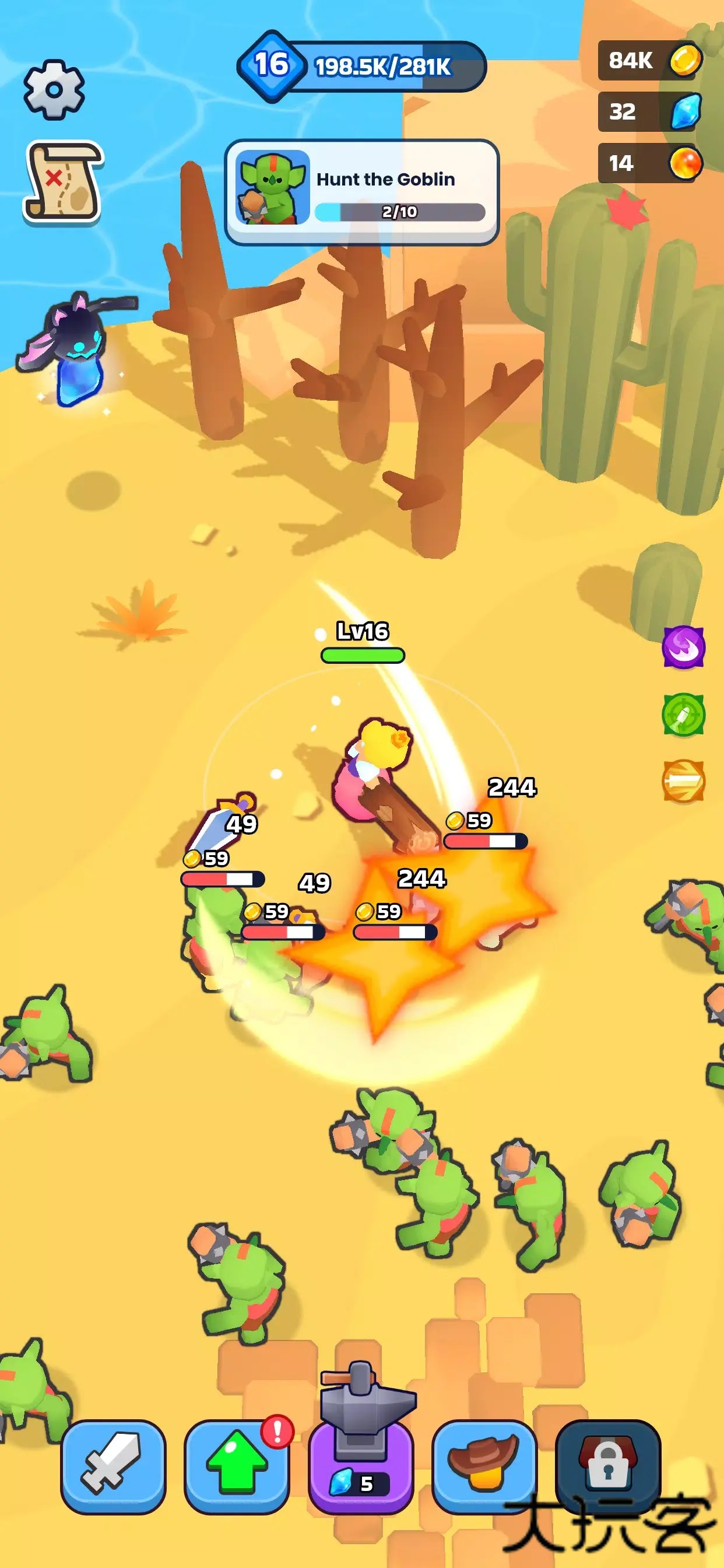The image size is (724, 1568).
Task: Open the cowboy hat outfit tab
Action: [484, 1467]
